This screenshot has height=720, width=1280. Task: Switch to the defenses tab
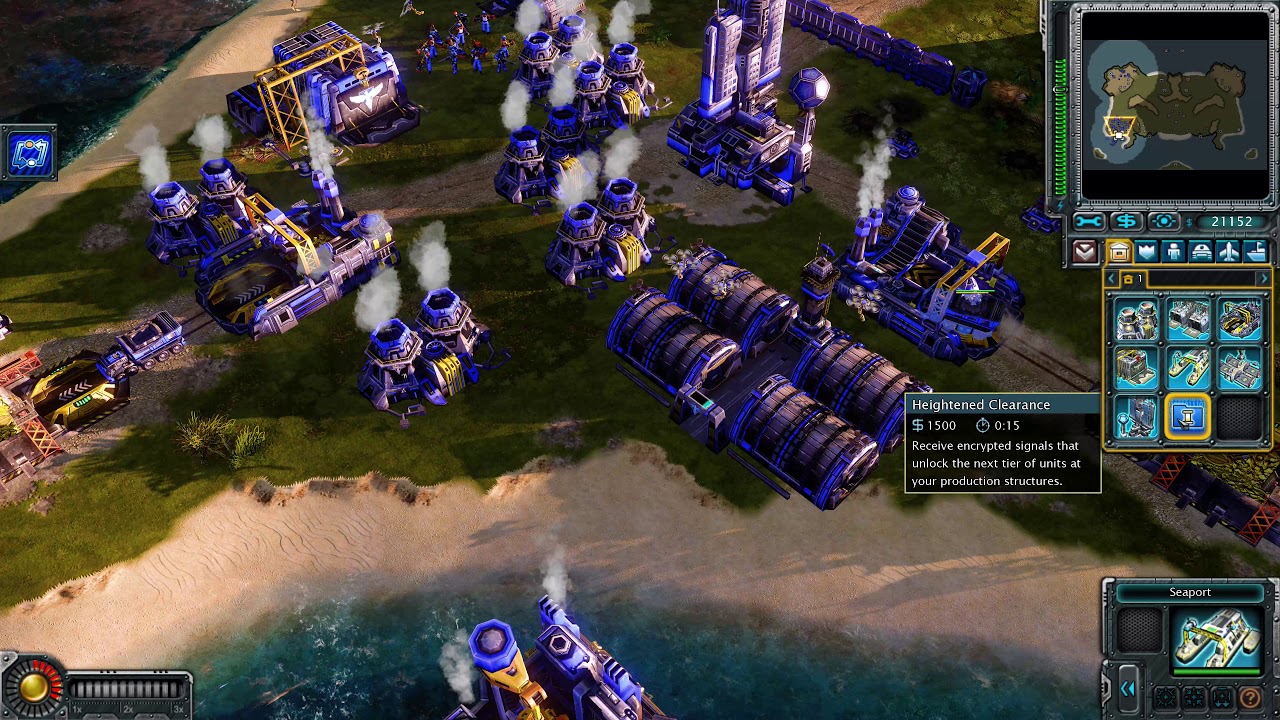[x=1146, y=252]
